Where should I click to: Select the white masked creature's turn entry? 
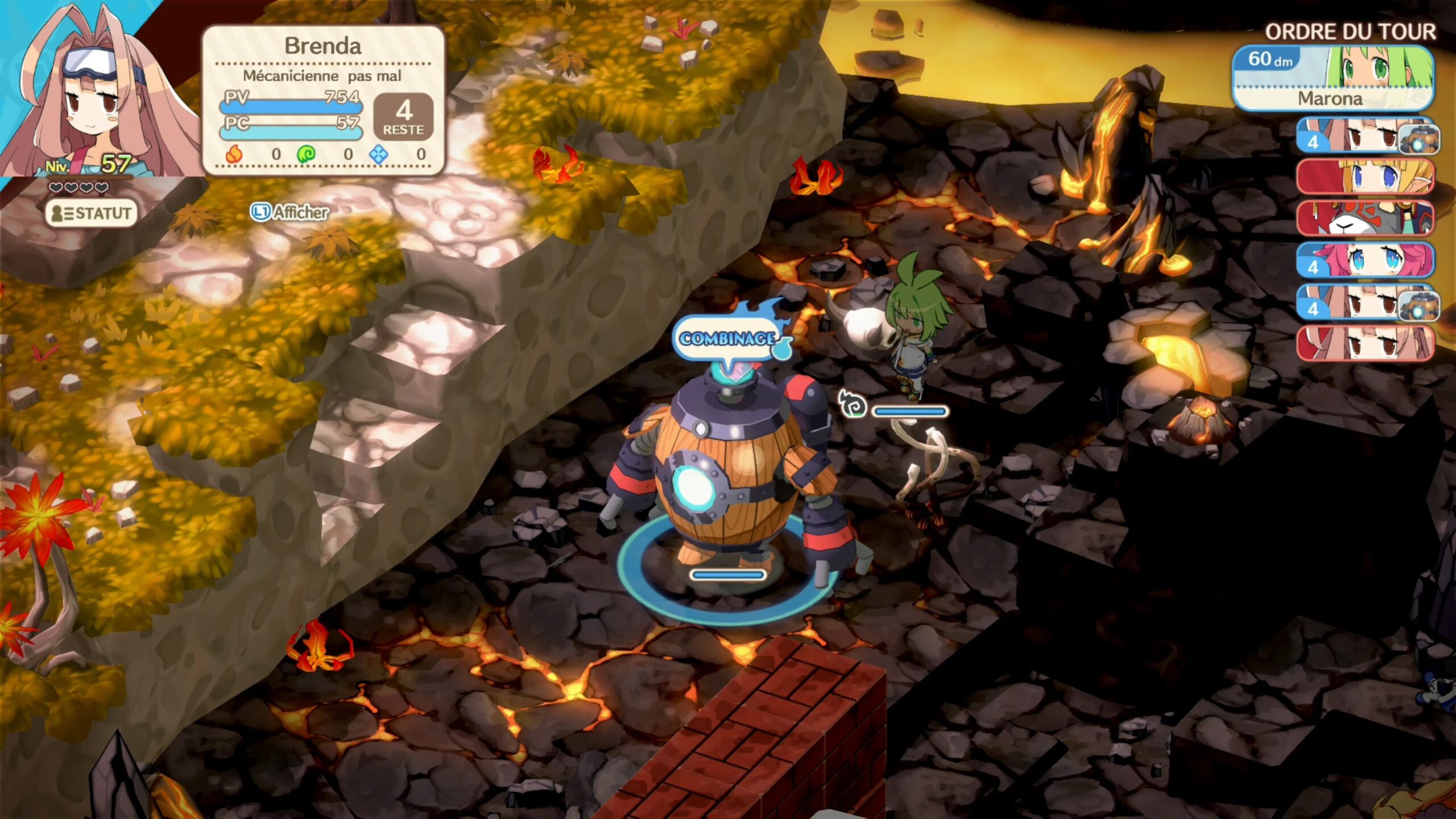pyautogui.click(x=1365, y=218)
